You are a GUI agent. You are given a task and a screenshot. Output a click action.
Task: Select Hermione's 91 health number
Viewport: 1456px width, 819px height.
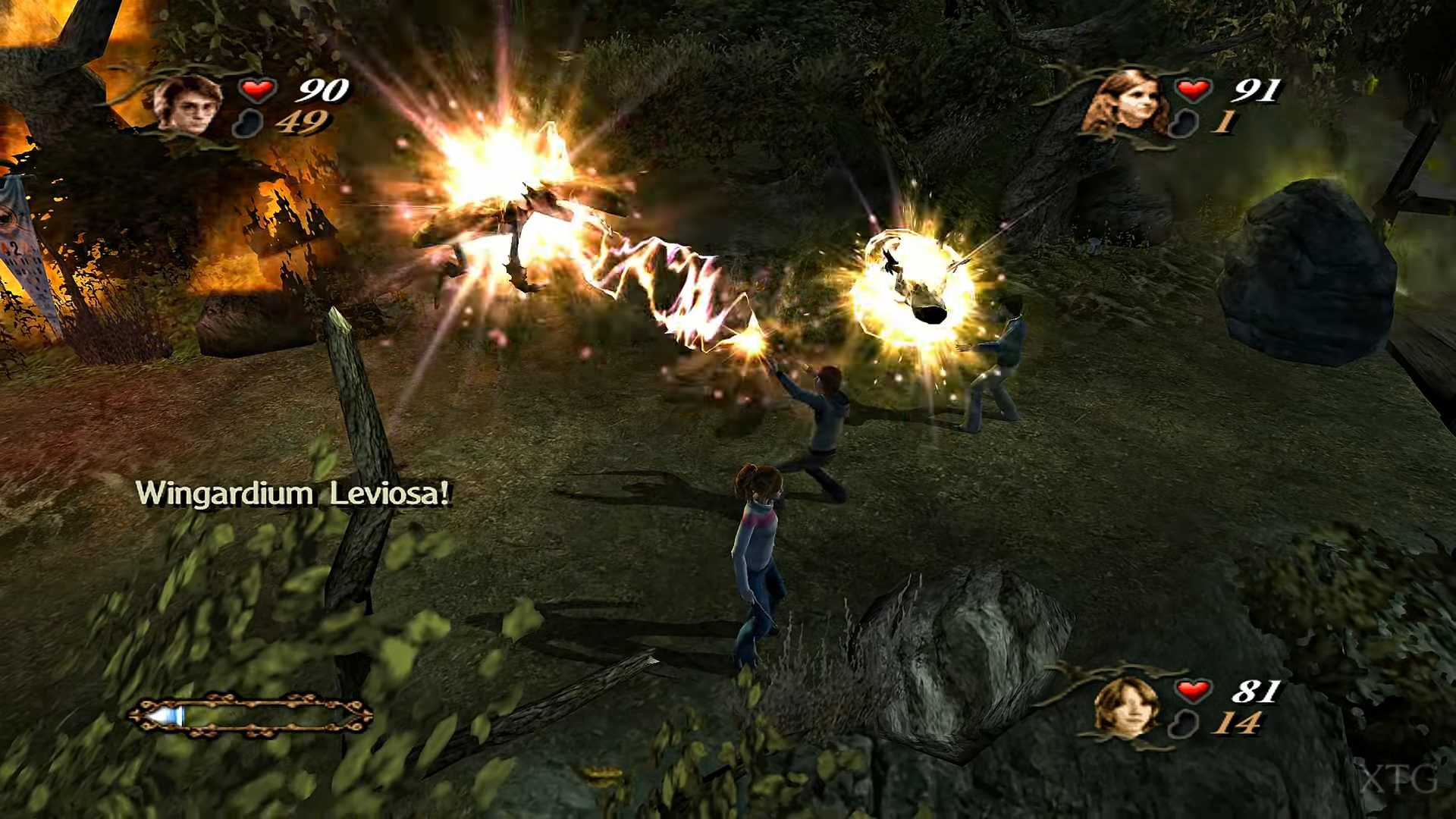tap(1257, 90)
